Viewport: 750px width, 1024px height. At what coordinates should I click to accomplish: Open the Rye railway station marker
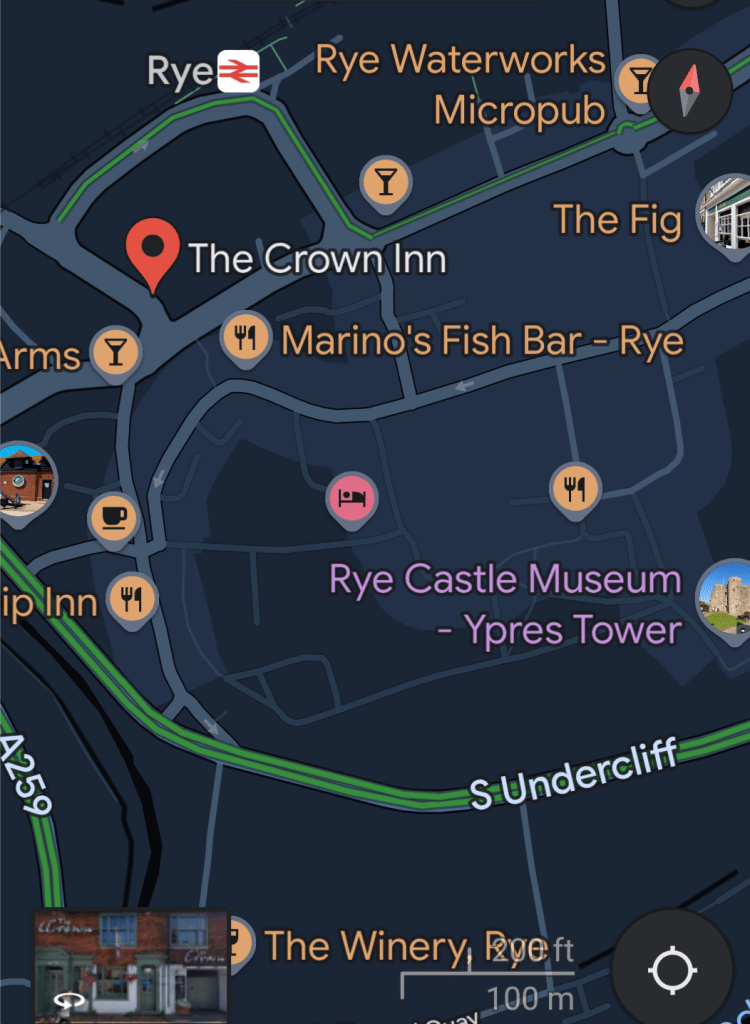point(239,71)
